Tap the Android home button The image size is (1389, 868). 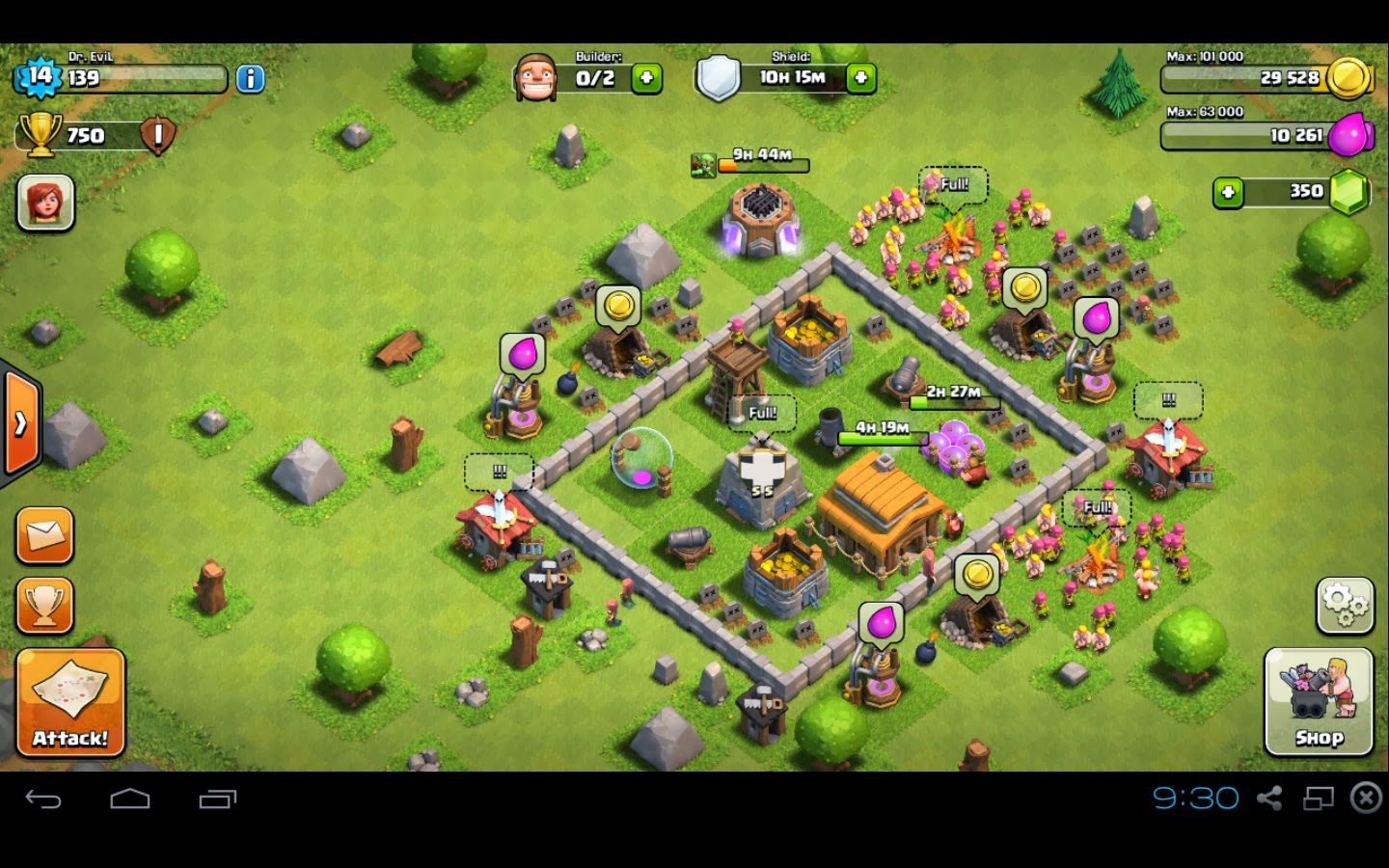(130, 799)
